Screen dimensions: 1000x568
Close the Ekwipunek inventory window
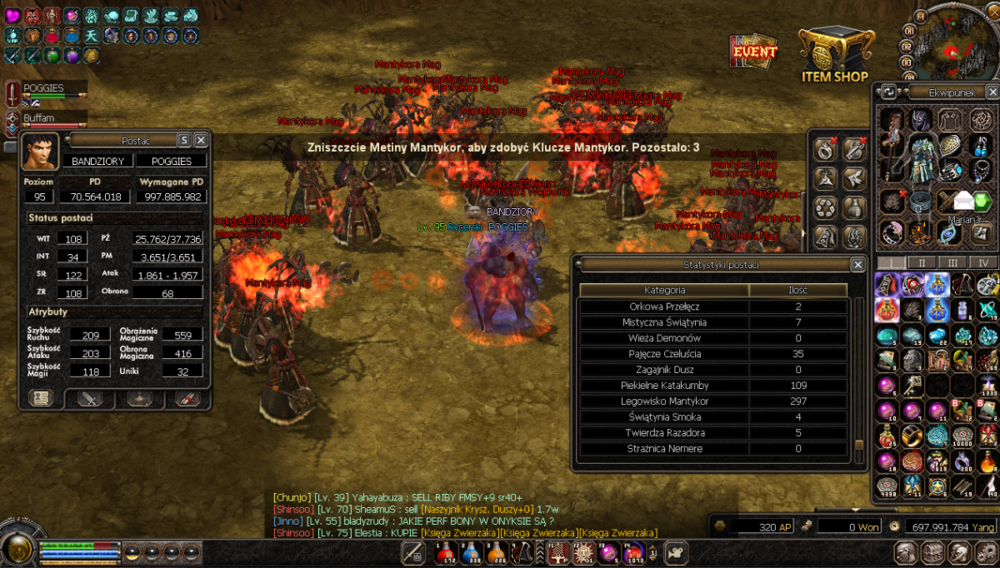pyautogui.click(x=991, y=92)
